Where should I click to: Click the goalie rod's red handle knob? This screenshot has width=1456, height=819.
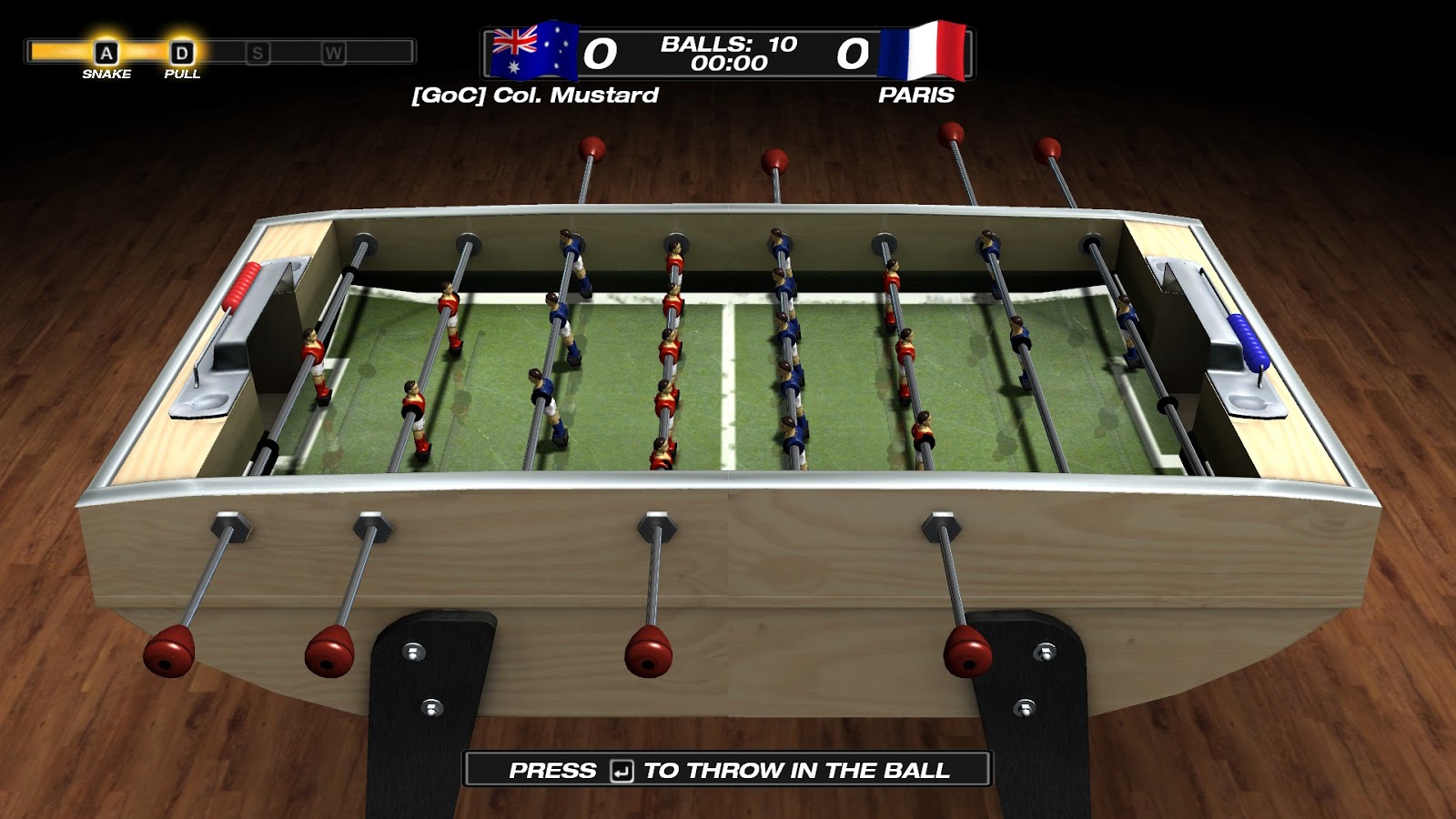169,650
